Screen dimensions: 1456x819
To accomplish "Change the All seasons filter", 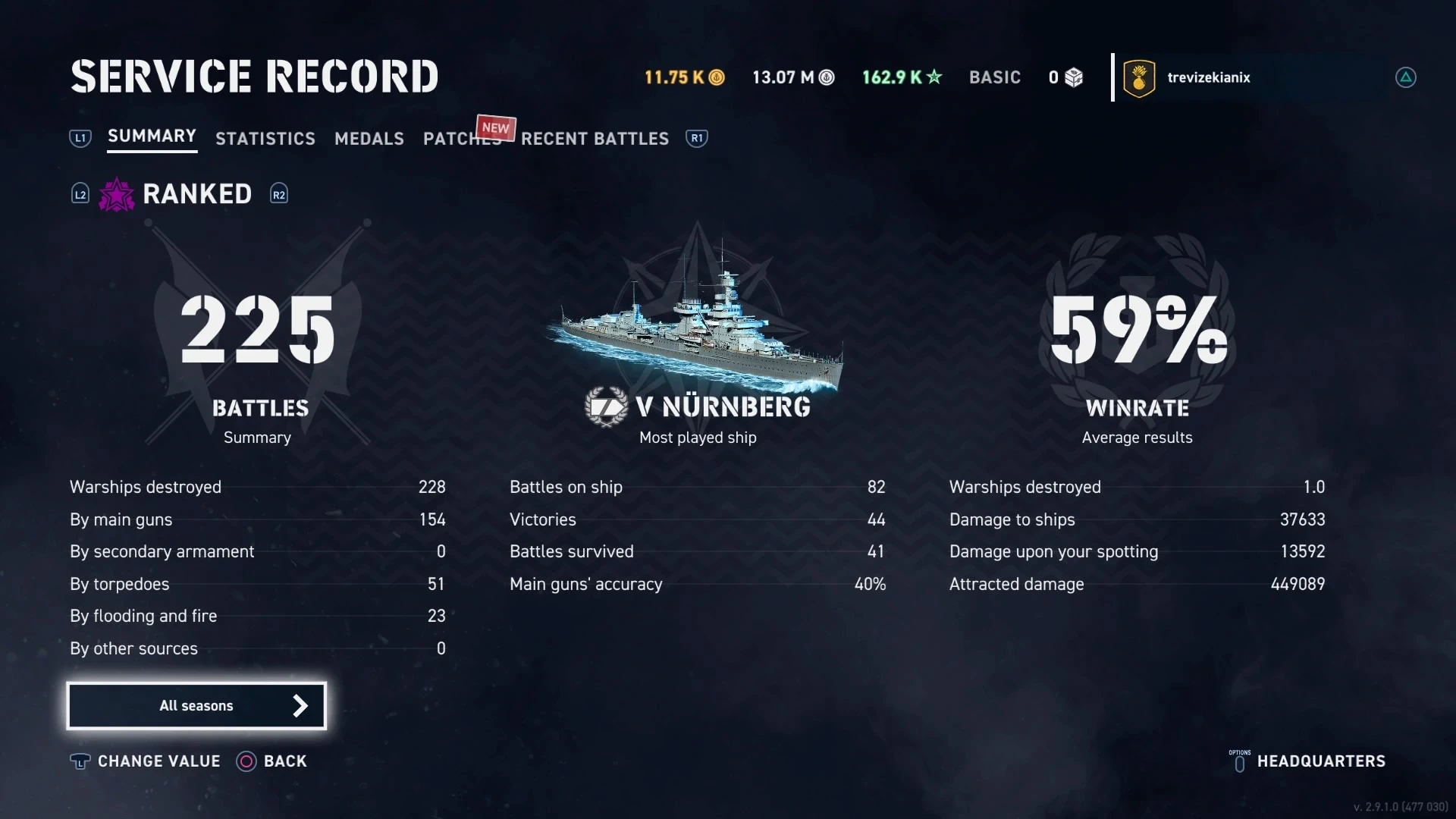I will pos(196,706).
